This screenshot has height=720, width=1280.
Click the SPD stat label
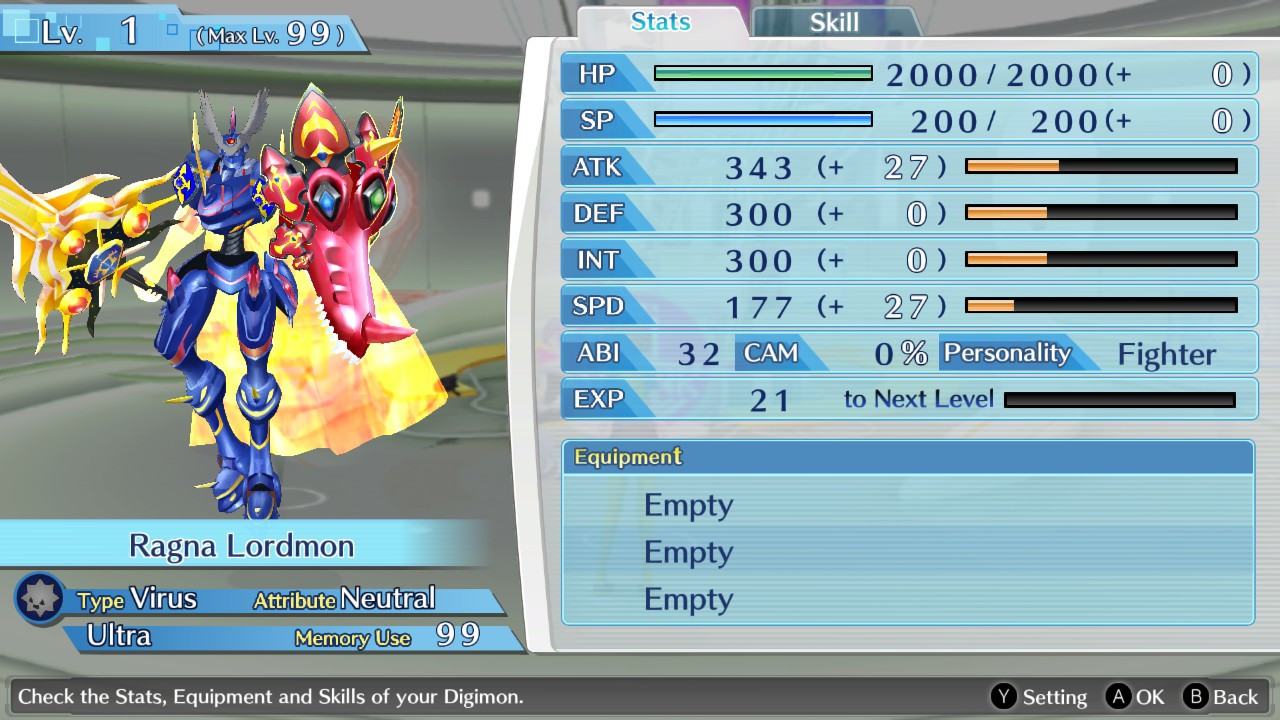pos(598,307)
